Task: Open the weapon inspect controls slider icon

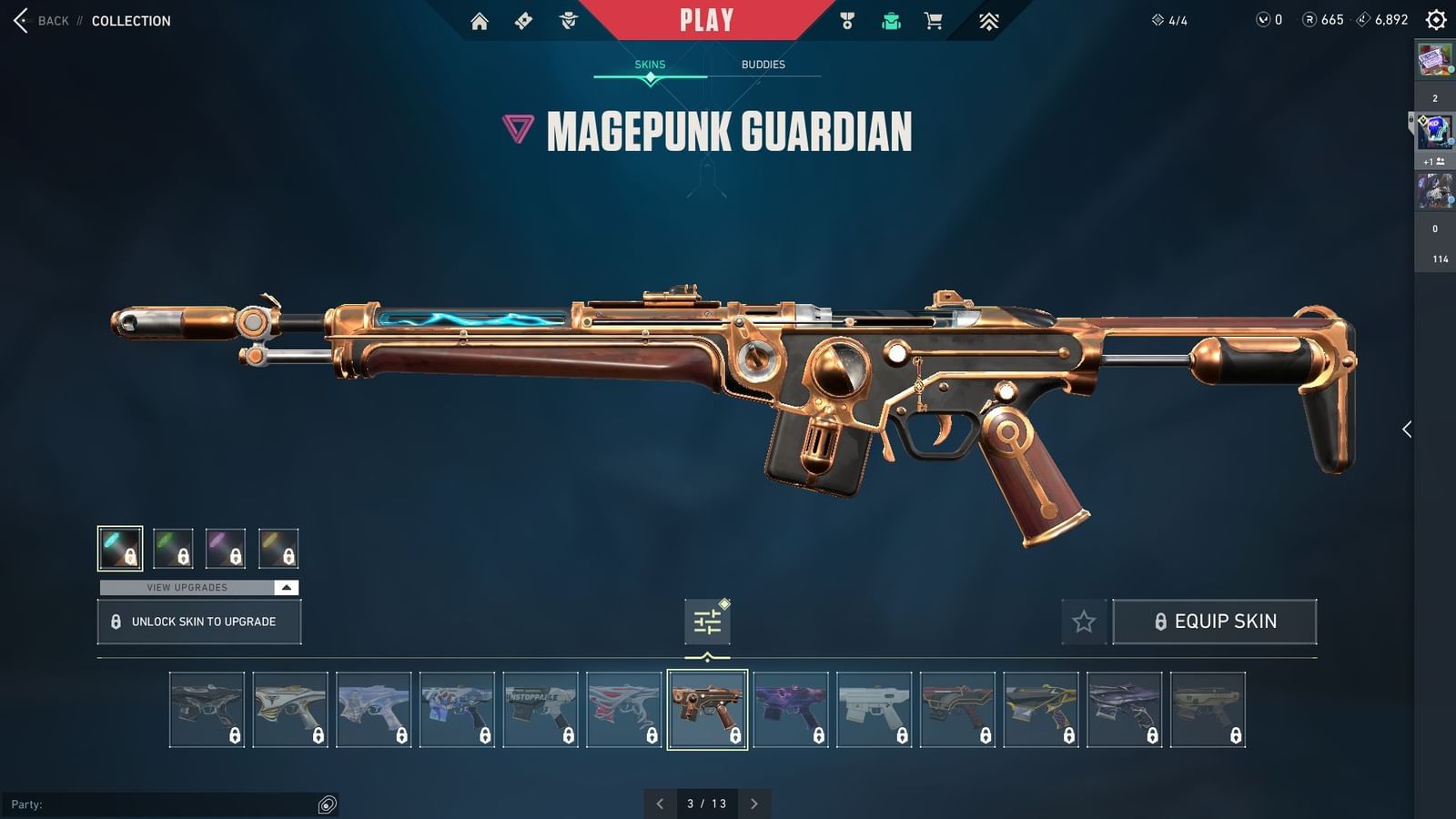Action: pos(707,620)
